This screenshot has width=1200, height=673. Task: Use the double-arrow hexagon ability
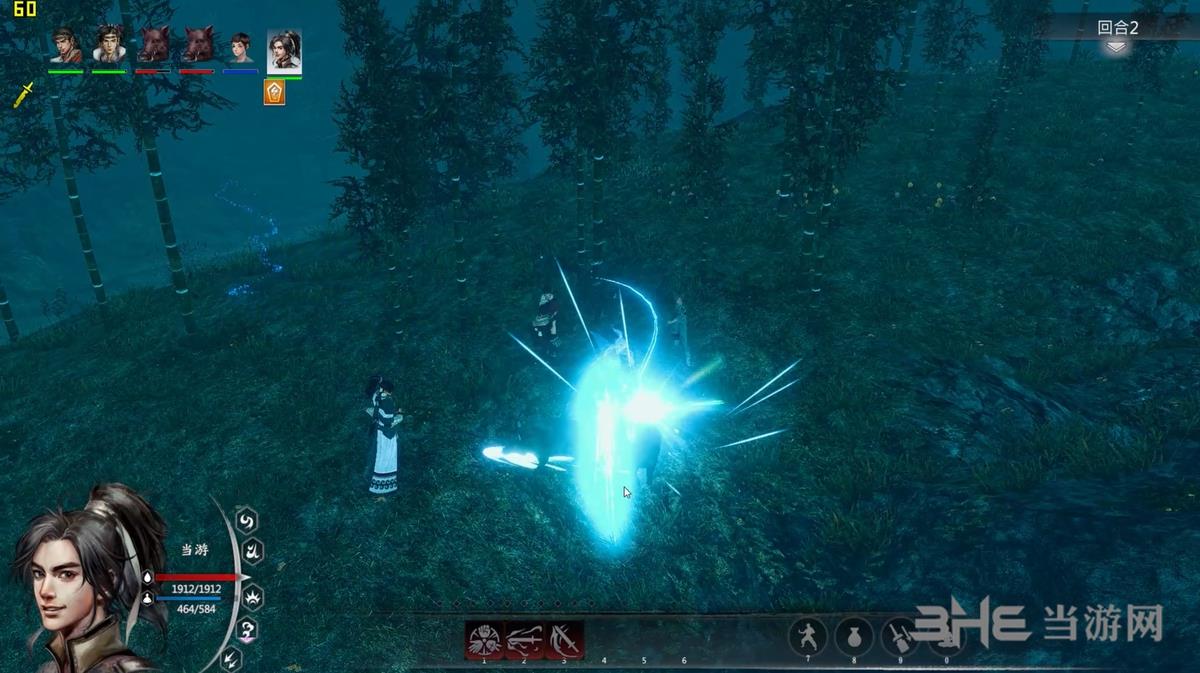(231, 658)
